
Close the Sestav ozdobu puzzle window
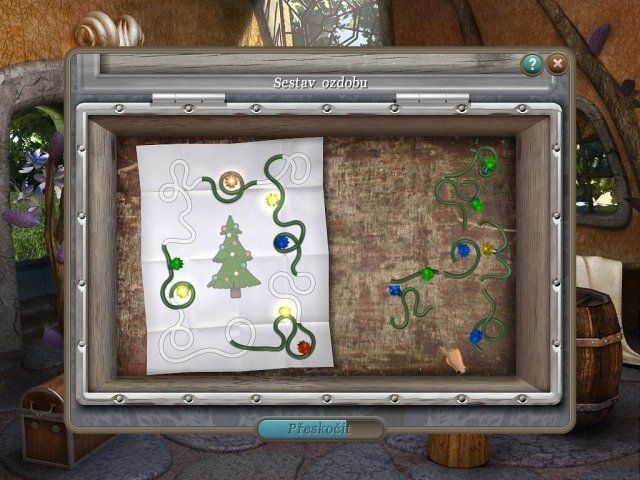pyautogui.click(x=557, y=65)
